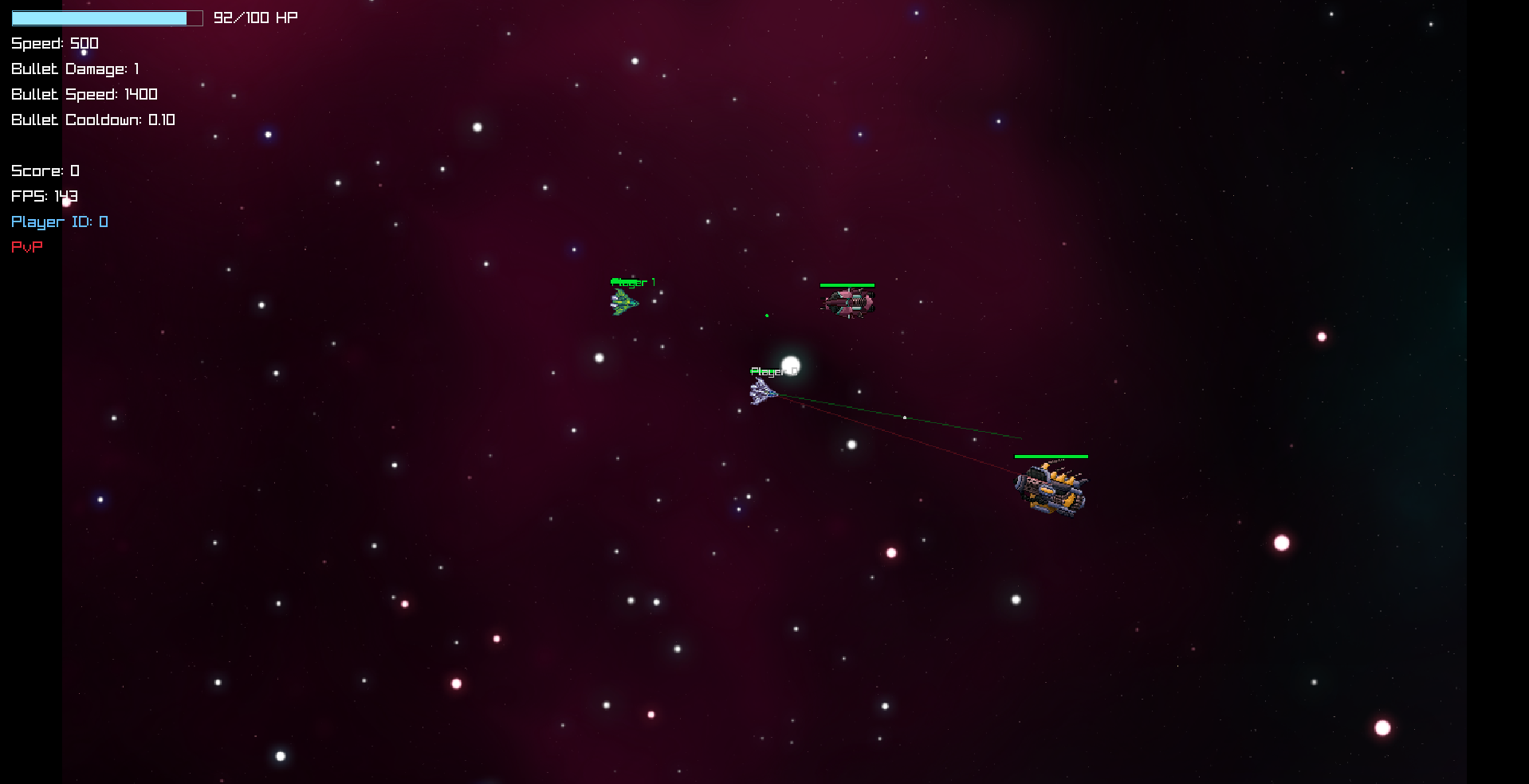1529x784 pixels.
Task: Toggle the PvP mode indicator
Action: [x=26, y=247]
